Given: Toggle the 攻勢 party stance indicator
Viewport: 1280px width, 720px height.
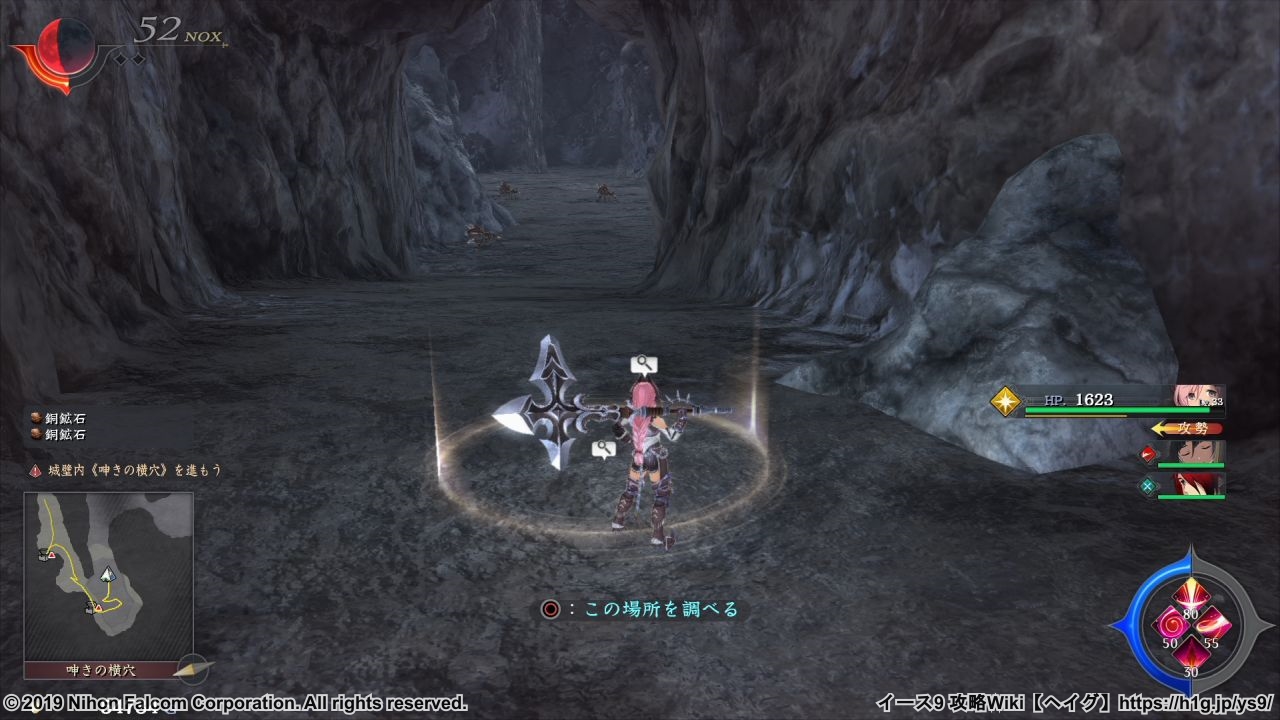Looking at the screenshot, I should [x=1186, y=428].
